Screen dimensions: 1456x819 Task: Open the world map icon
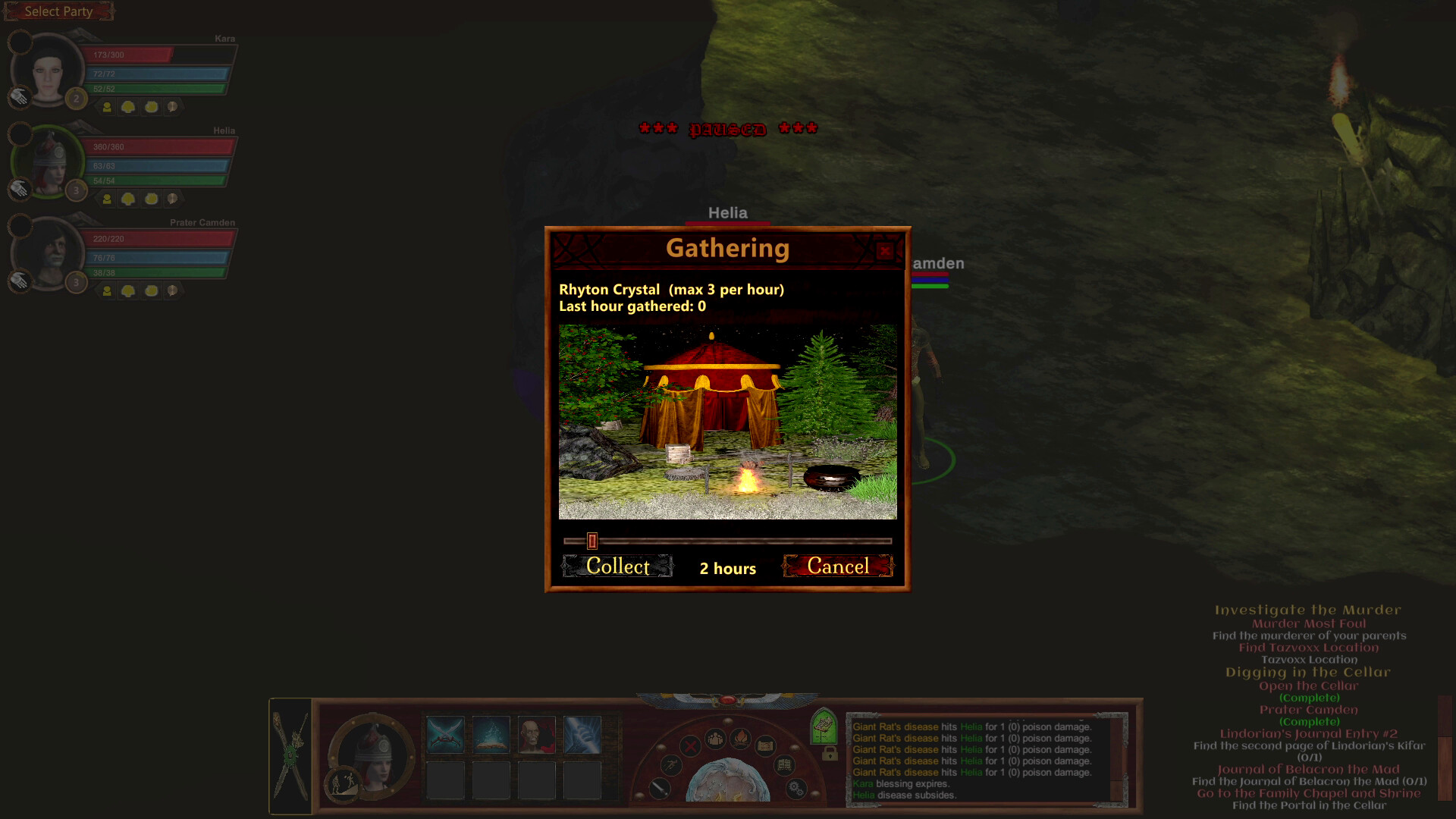coord(766,747)
